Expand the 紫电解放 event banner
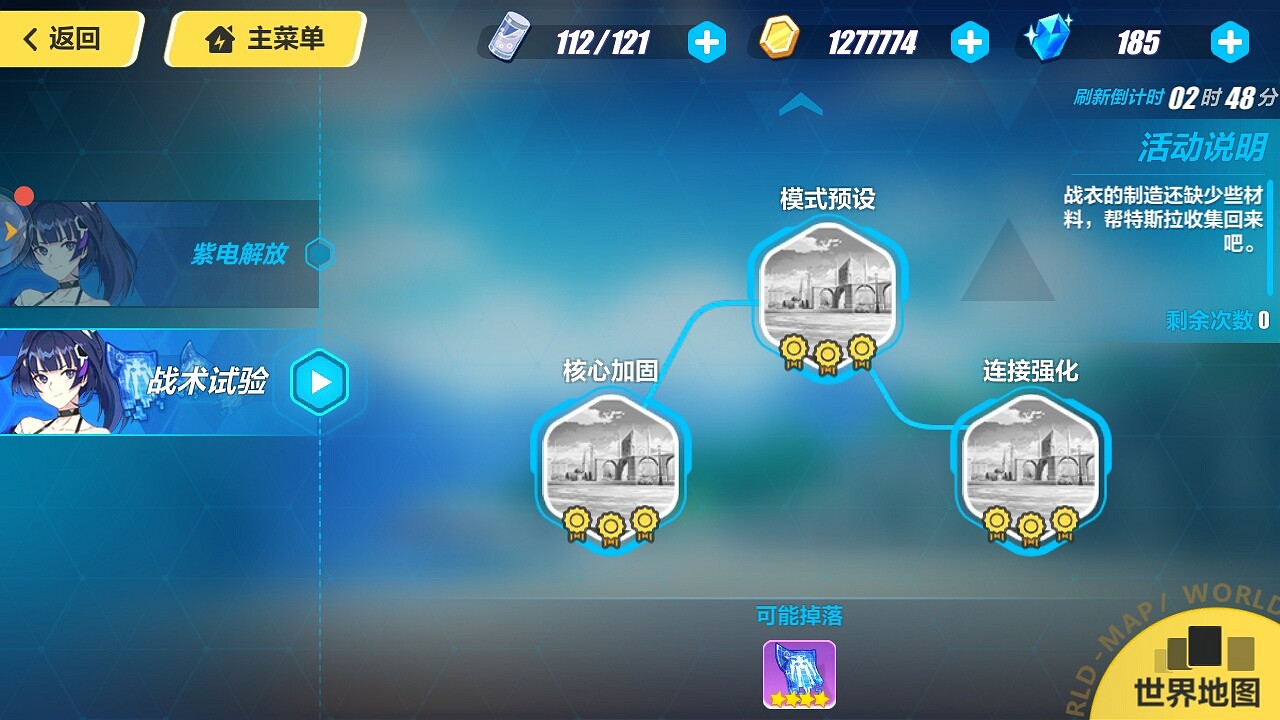This screenshot has height=720, width=1280. tap(160, 253)
